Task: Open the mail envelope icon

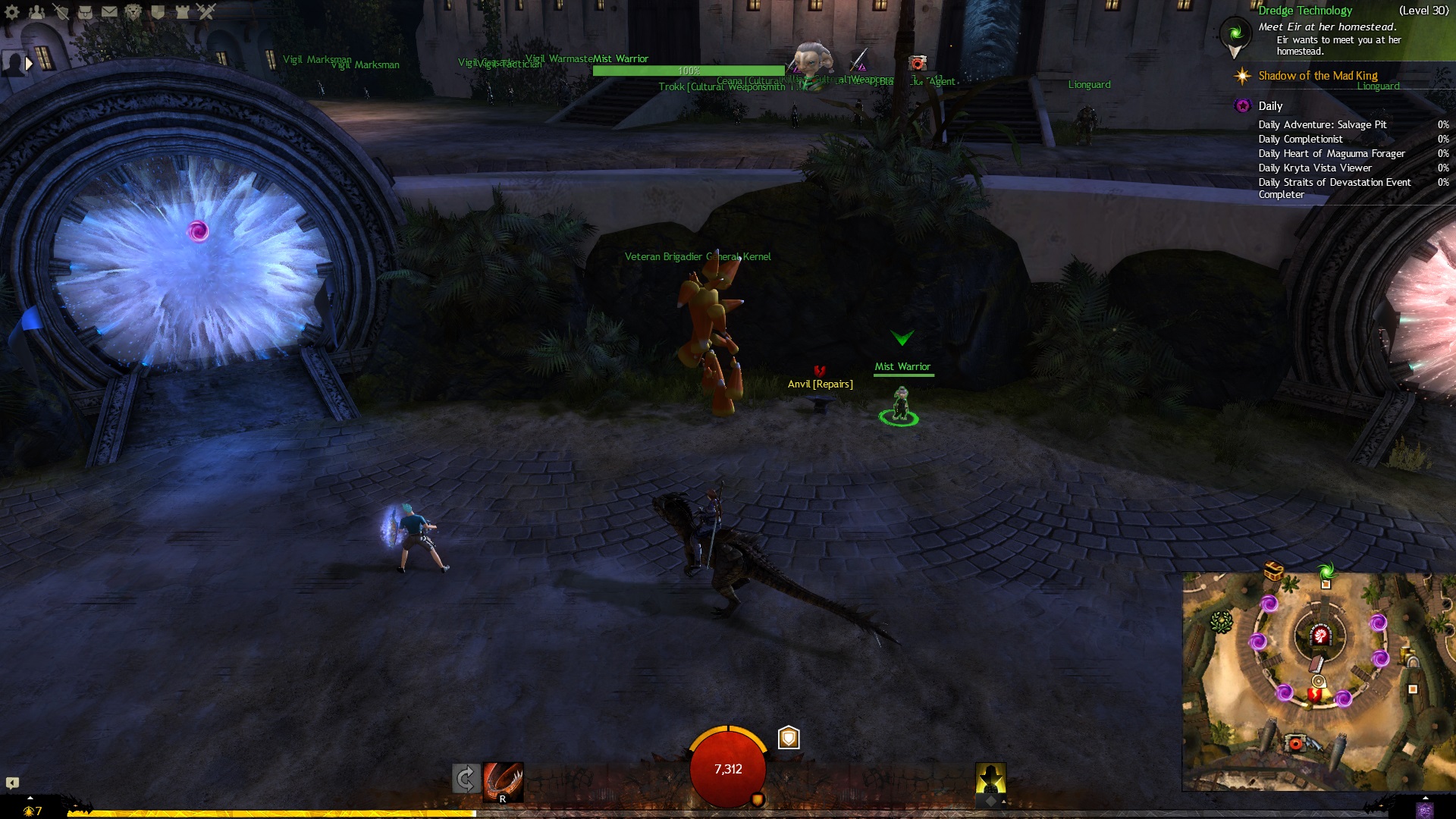Action: click(x=109, y=11)
